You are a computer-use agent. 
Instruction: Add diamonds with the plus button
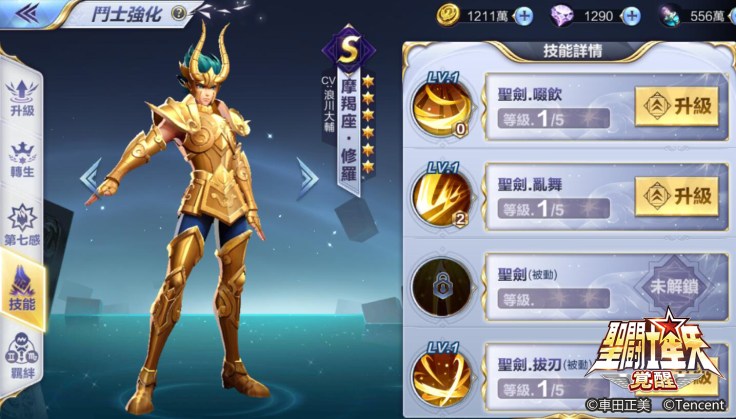(631, 16)
